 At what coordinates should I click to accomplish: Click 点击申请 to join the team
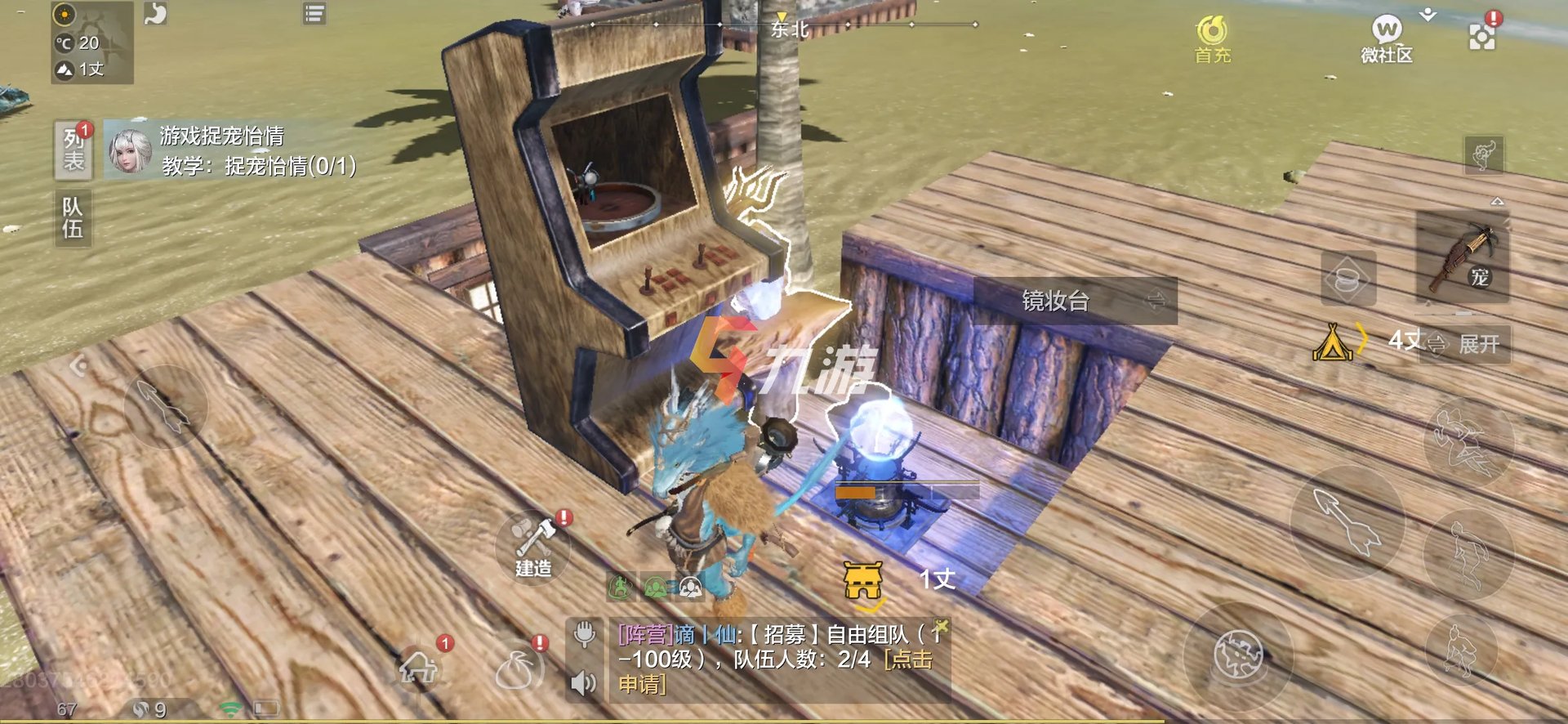(908, 660)
